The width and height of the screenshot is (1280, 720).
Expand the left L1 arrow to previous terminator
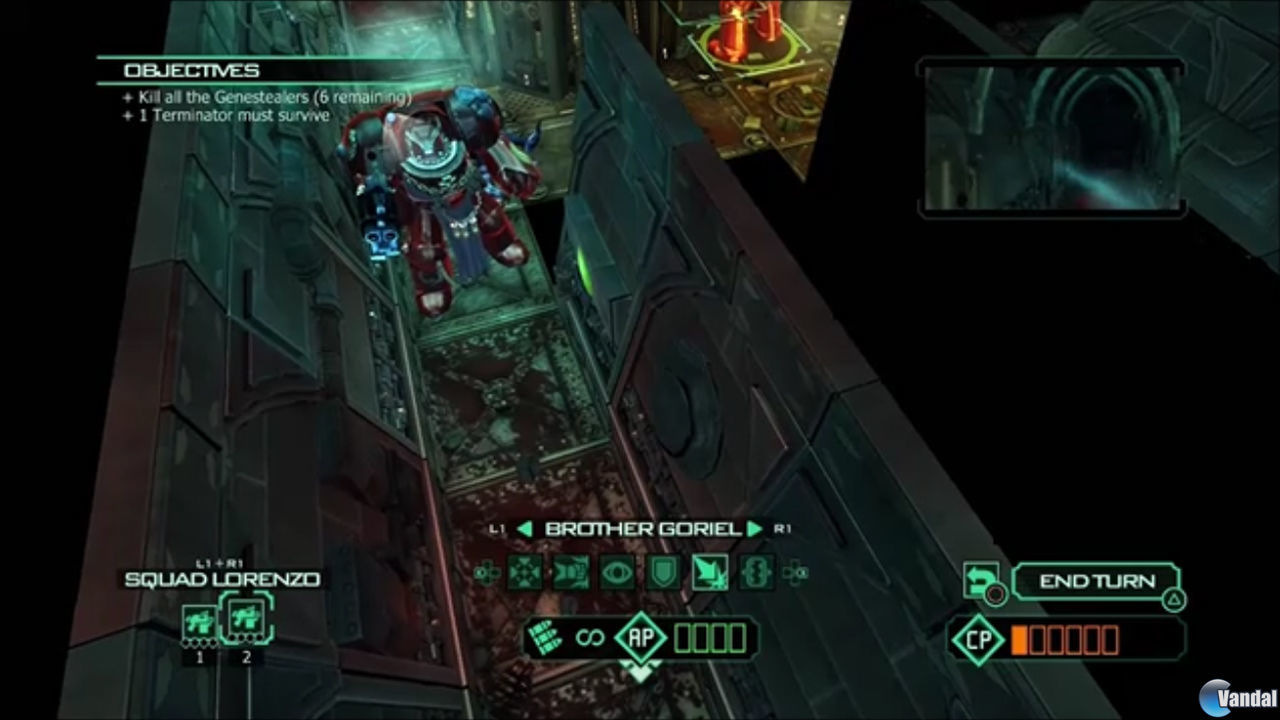524,528
